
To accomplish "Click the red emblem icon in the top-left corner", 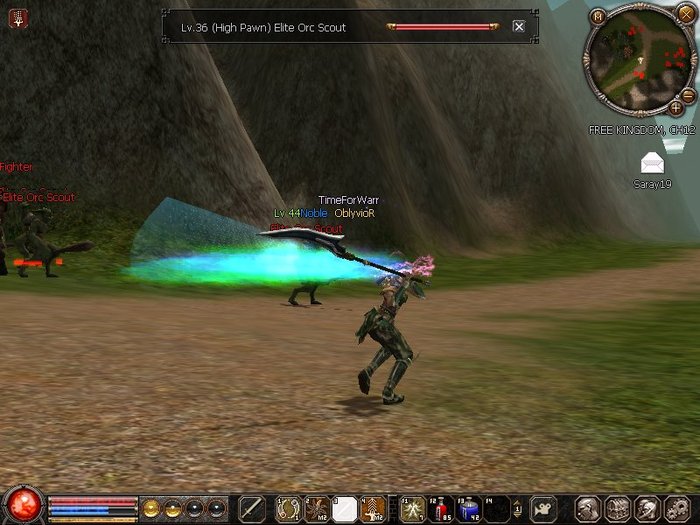I will [18, 17].
